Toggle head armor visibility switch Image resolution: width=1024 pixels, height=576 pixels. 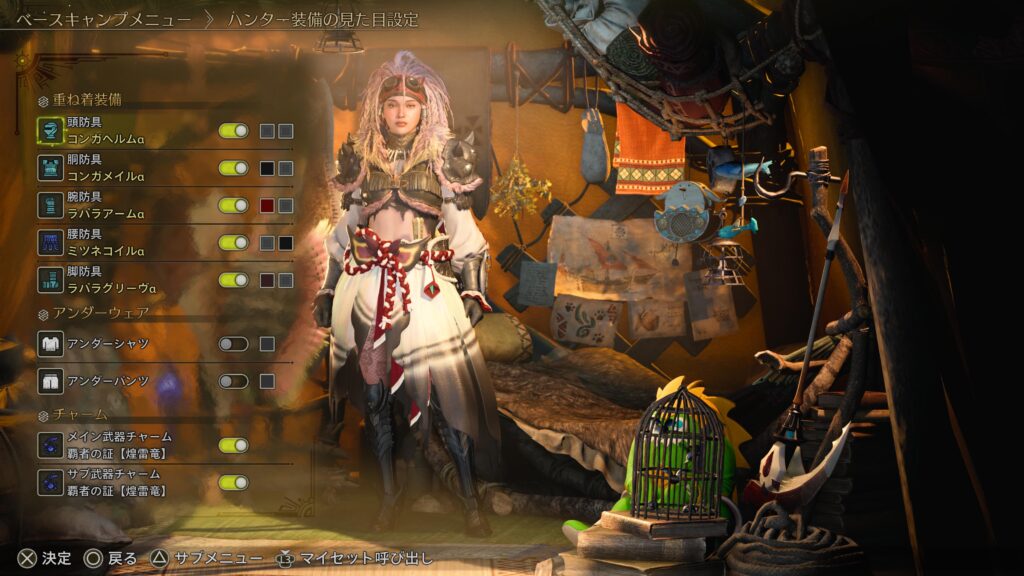[233, 131]
